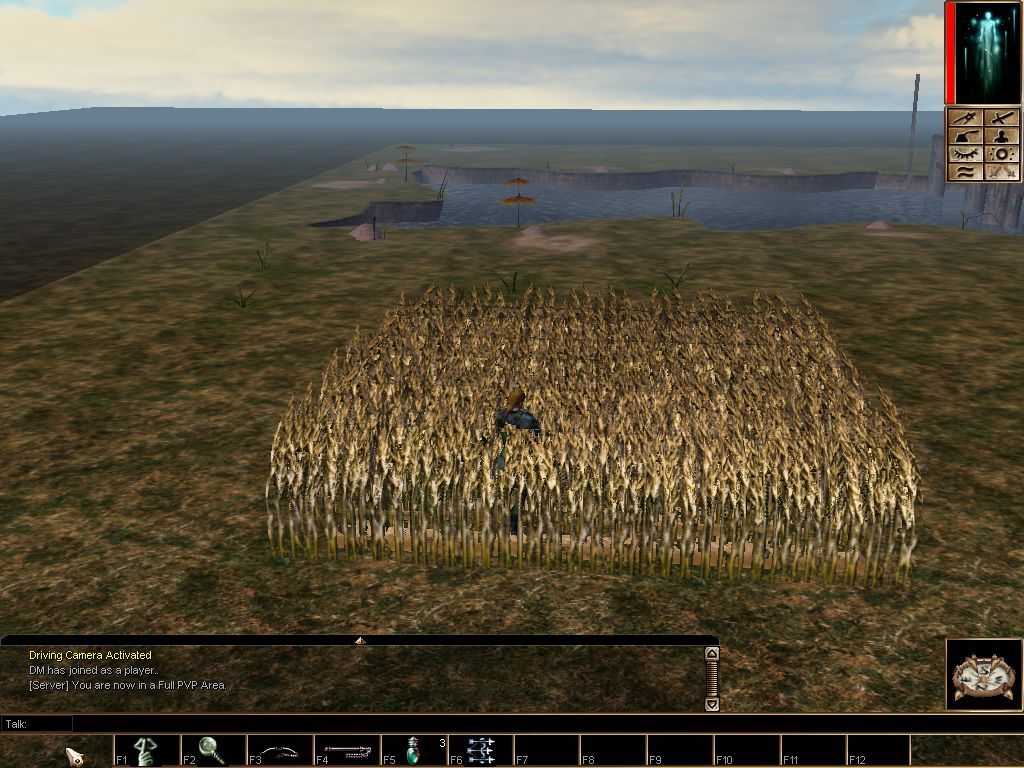Activate the F2 magnifying glass quickslot
The image size is (1024, 768).
point(212,750)
